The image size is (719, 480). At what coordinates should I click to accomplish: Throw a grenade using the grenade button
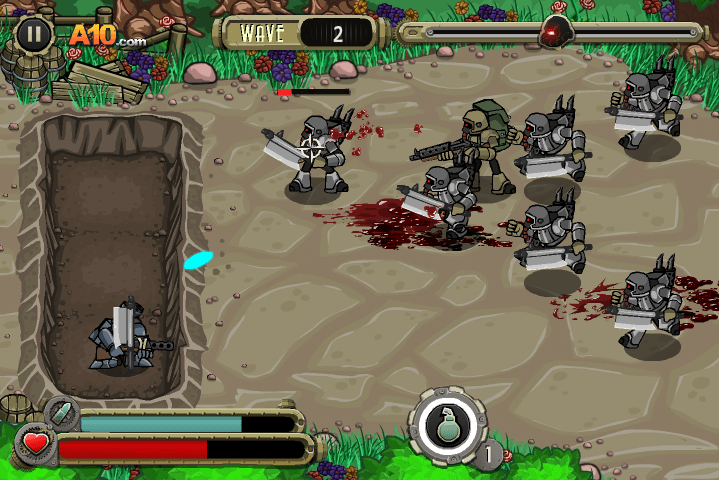pos(446,426)
